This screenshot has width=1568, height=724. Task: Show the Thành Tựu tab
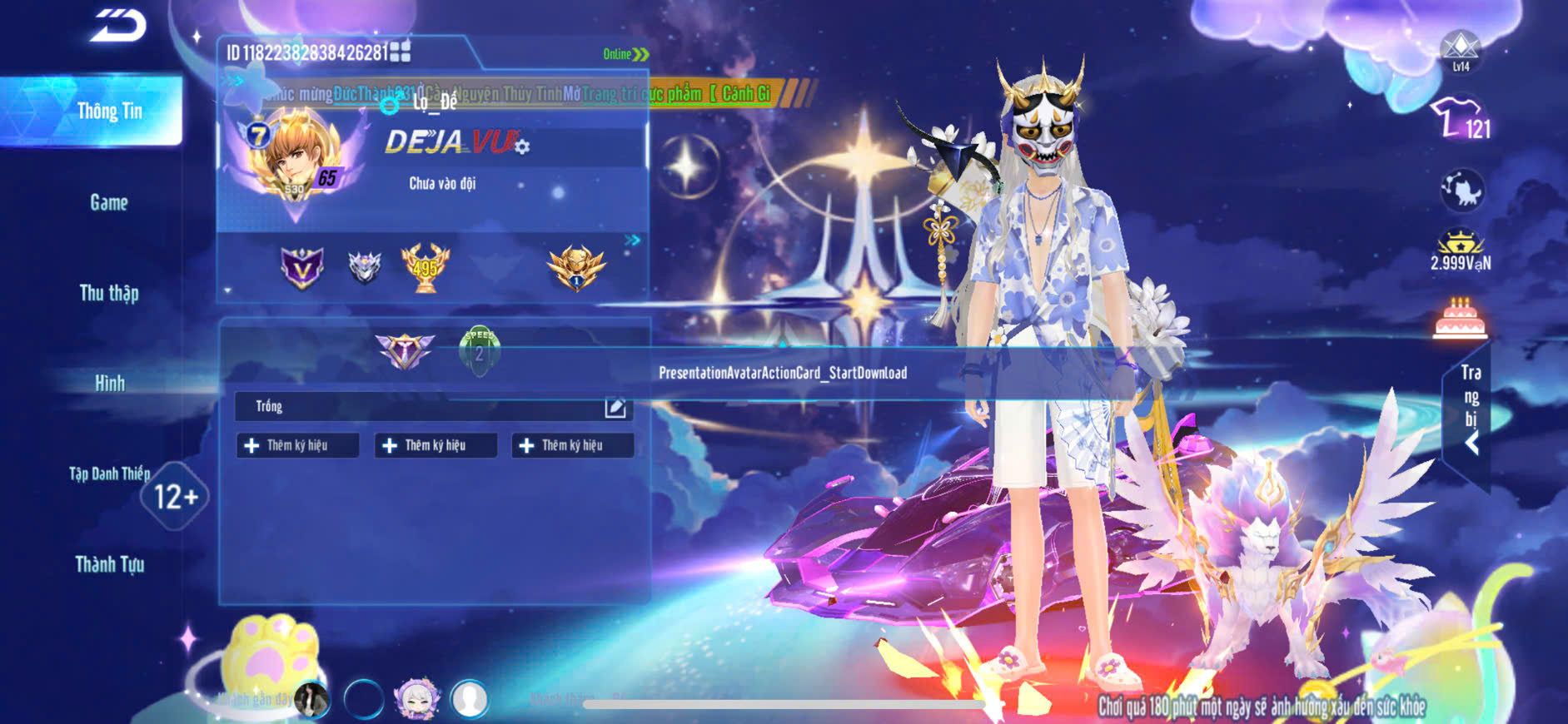(x=109, y=564)
